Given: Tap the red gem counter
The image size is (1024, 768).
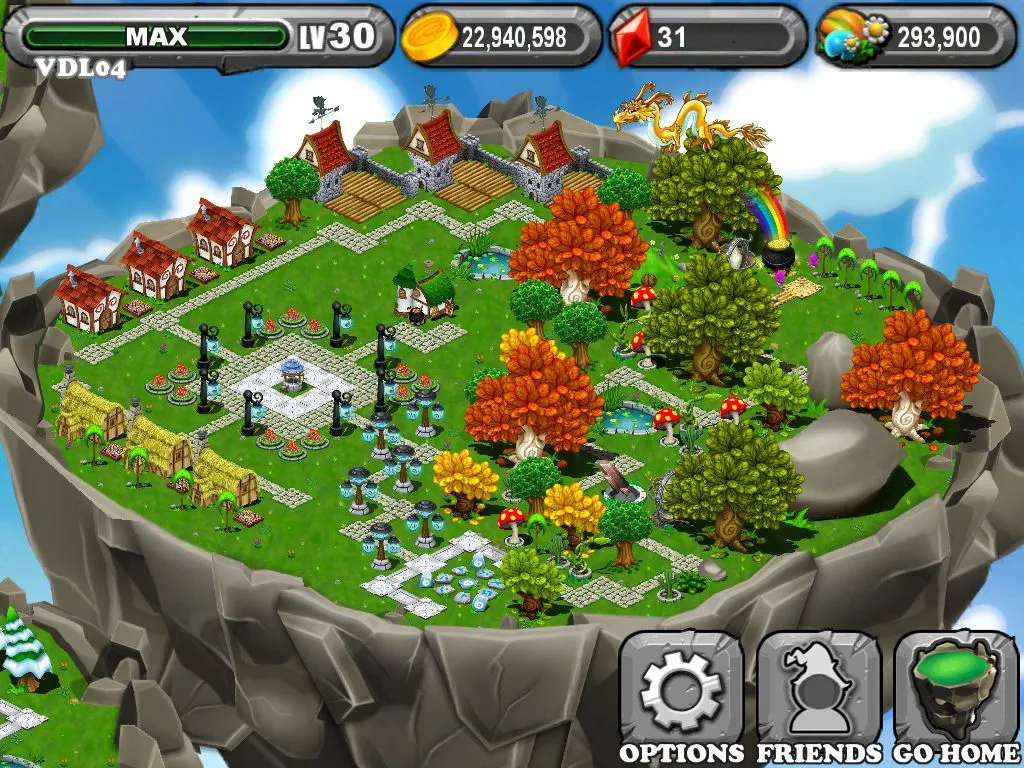Looking at the screenshot, I should [x=706, y=37].
